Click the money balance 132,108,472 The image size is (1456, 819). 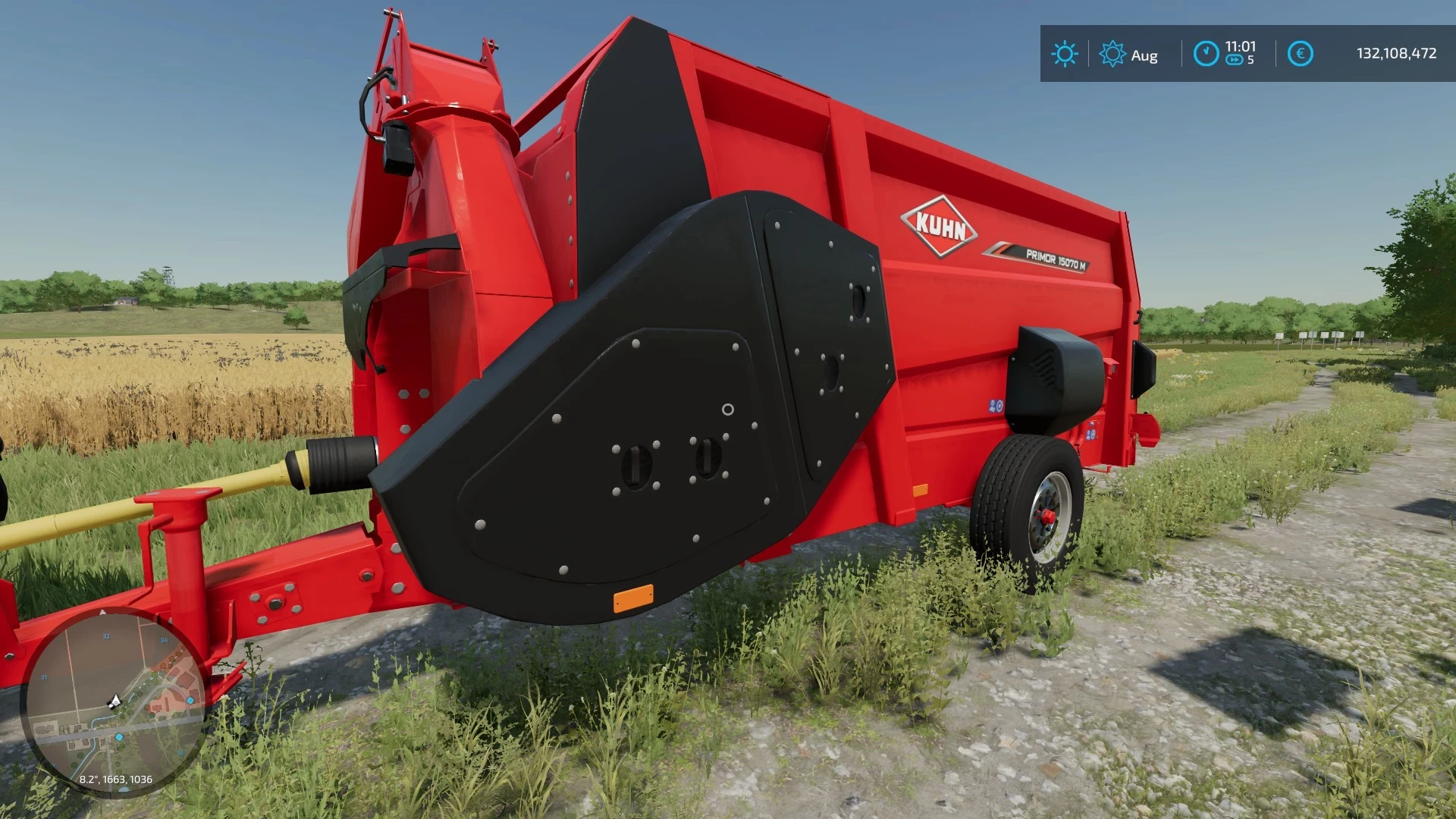tap(1397, 52)
